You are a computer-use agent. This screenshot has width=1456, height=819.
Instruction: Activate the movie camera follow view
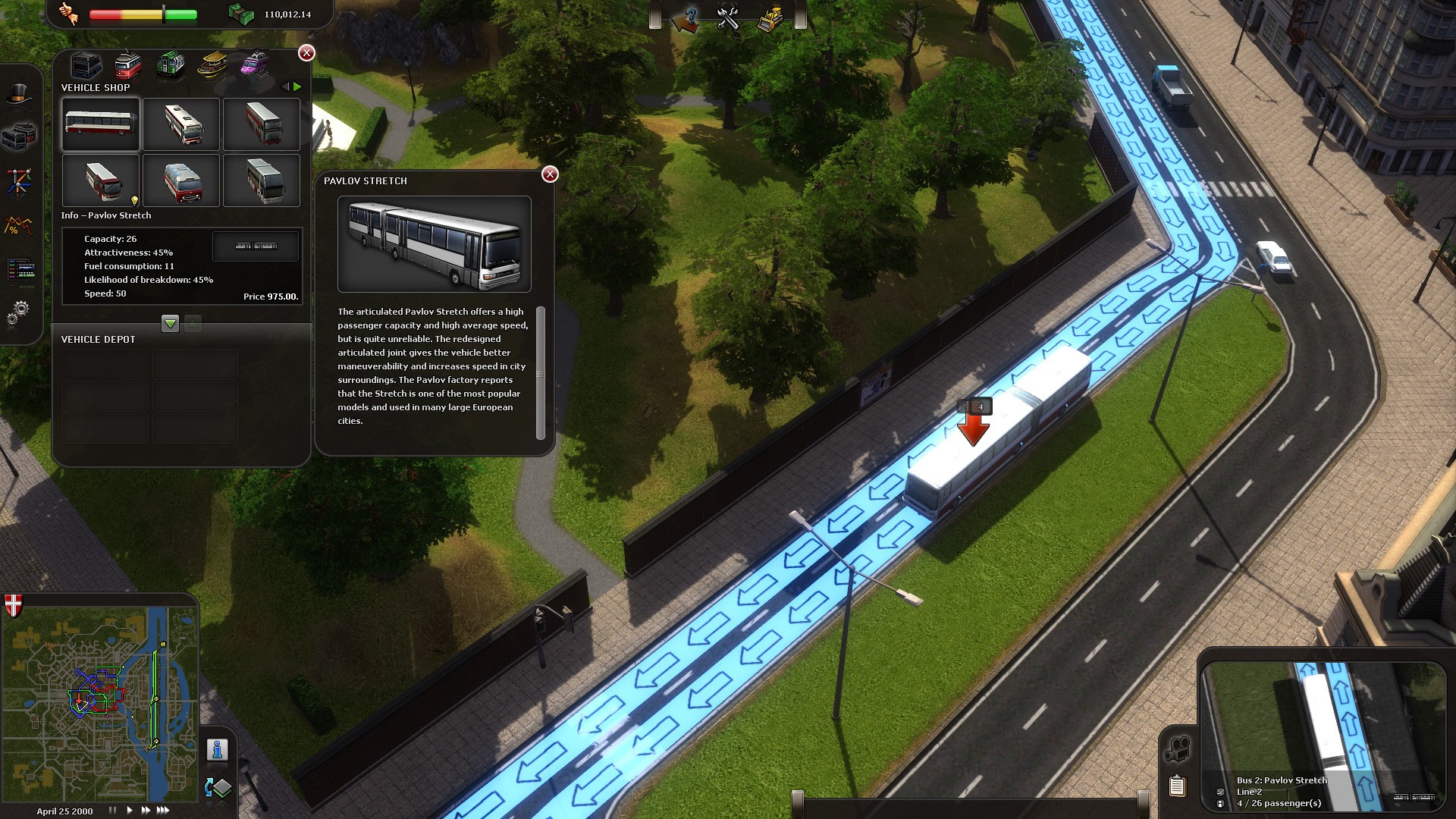click(1178, 749)
